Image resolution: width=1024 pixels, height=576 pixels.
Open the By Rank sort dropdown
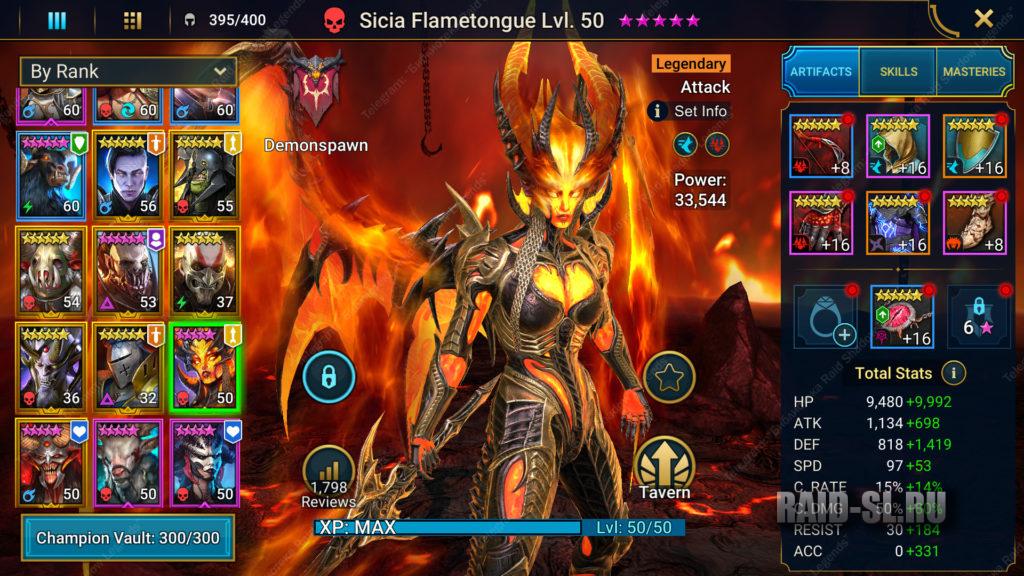click(x=128, y=71)
